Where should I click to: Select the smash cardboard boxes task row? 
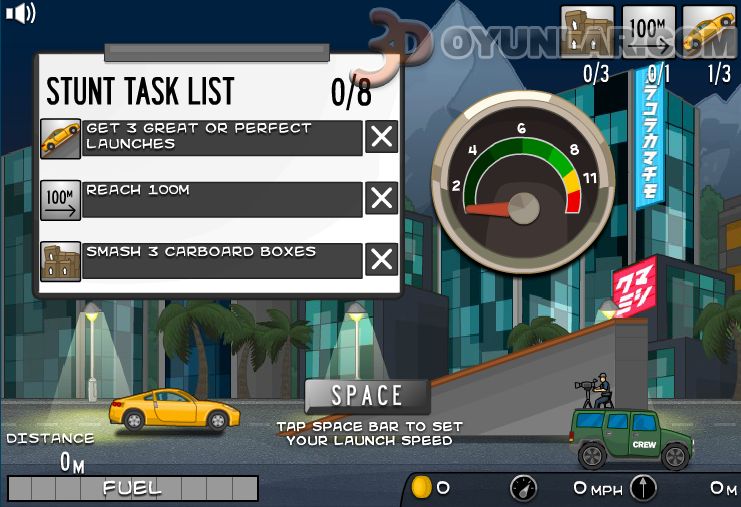click(x=222, y=260)
